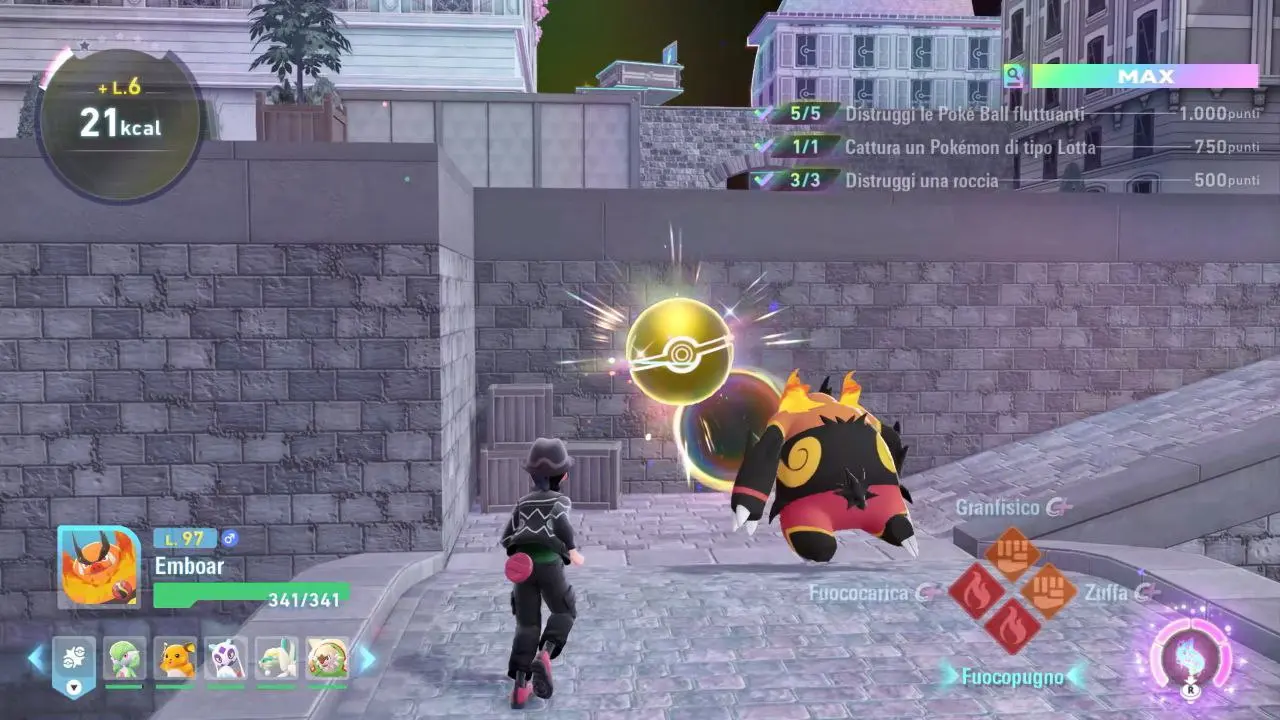
Task: Choose the white and green Pokémon slot
Action: coord(277,658)
